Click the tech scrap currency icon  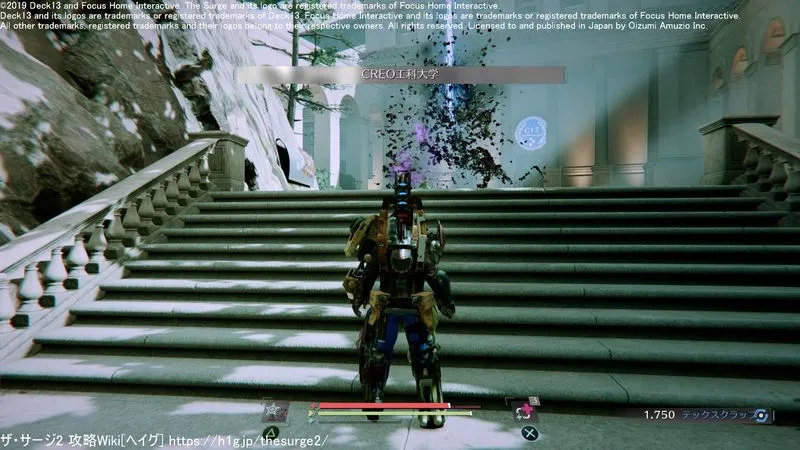pos(762,414)
